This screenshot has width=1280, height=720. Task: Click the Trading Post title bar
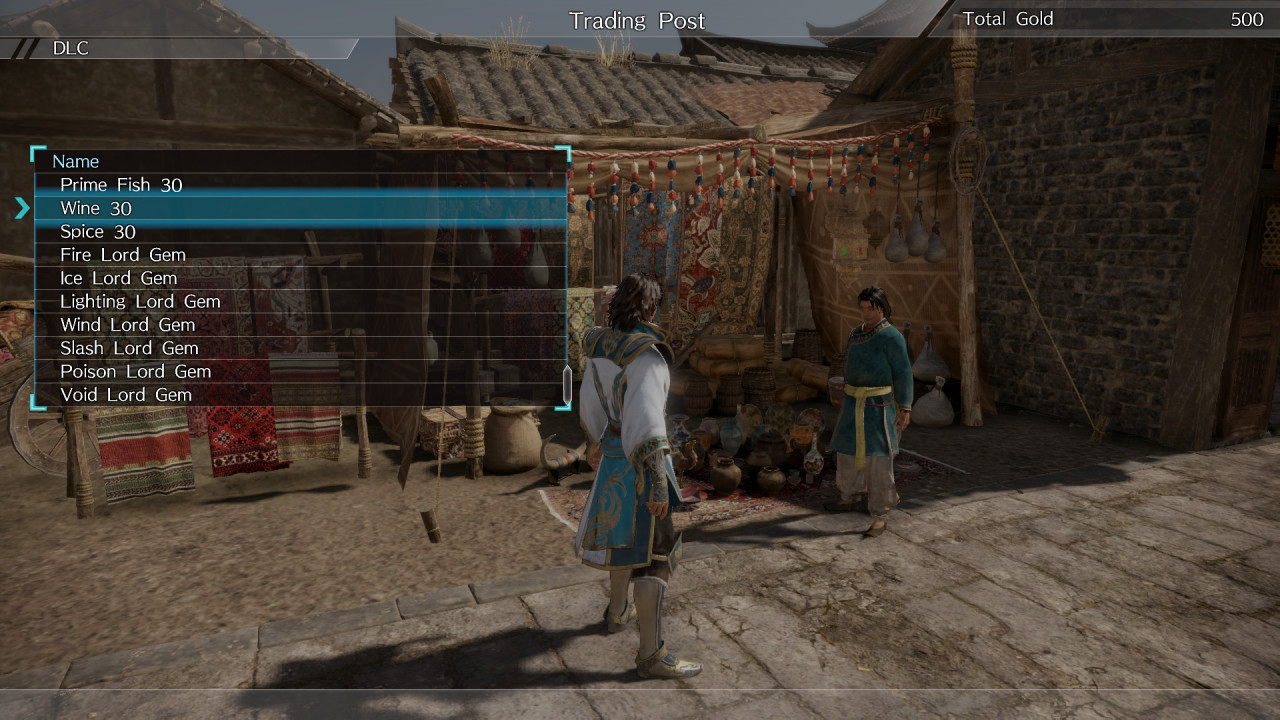coord(637,20)
